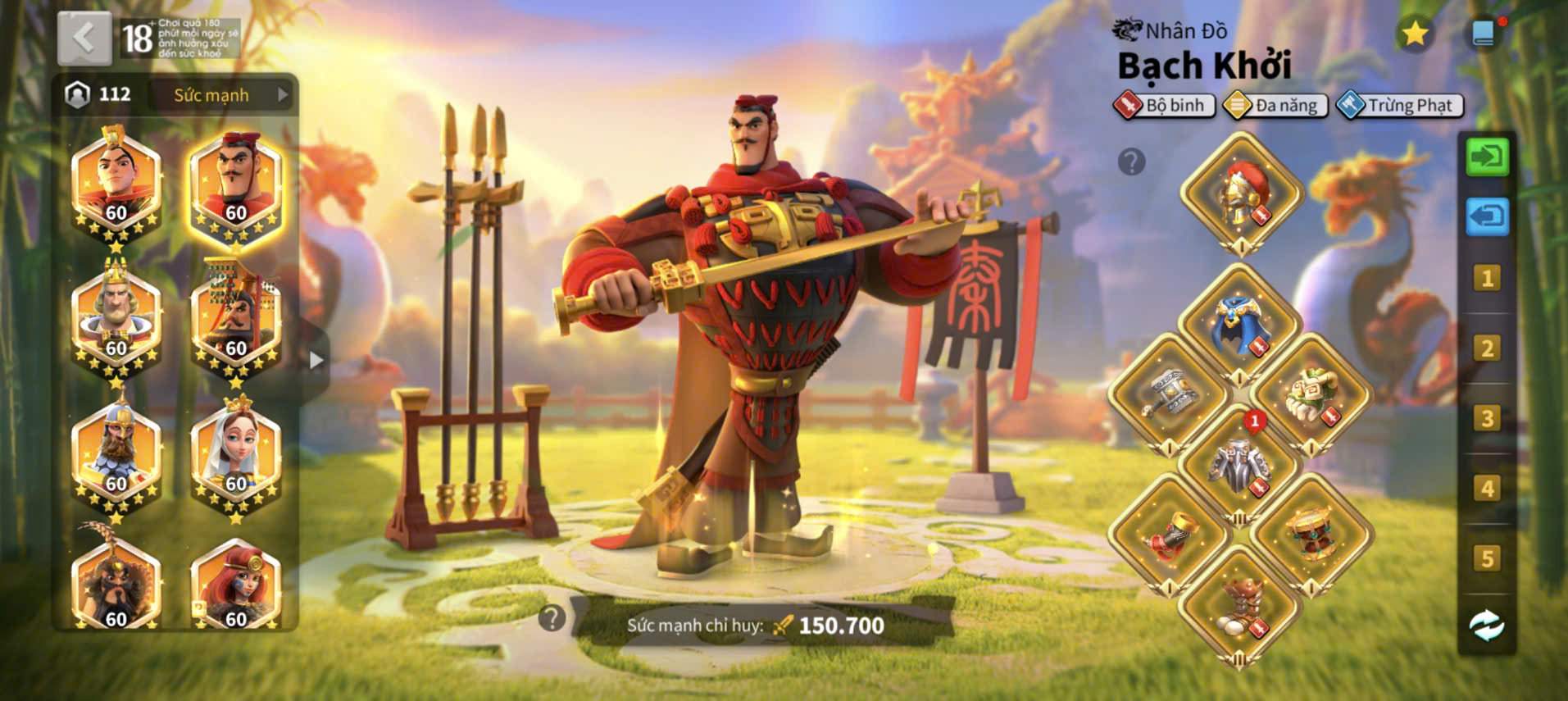Select the red-plumed helmet equipment slot

(x=1241, y=195)
